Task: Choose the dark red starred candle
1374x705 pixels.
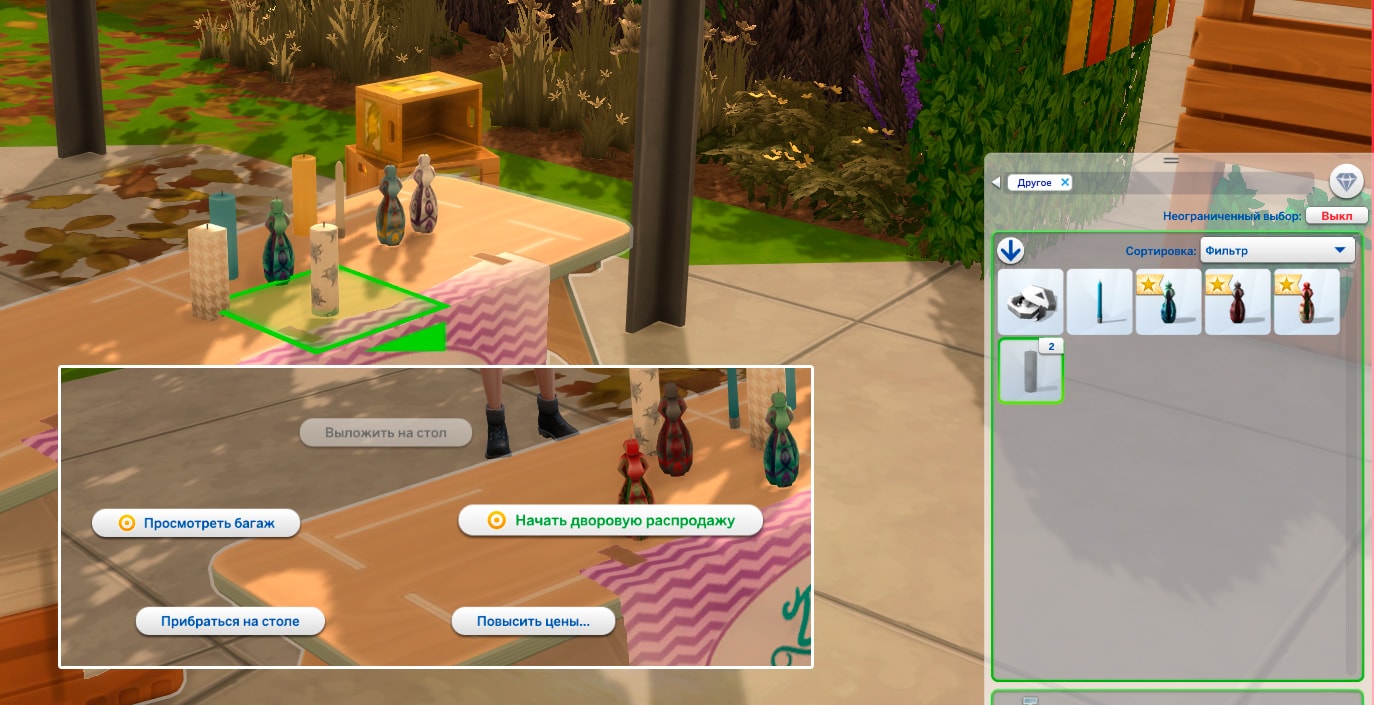Action: tap(1237, 302)
